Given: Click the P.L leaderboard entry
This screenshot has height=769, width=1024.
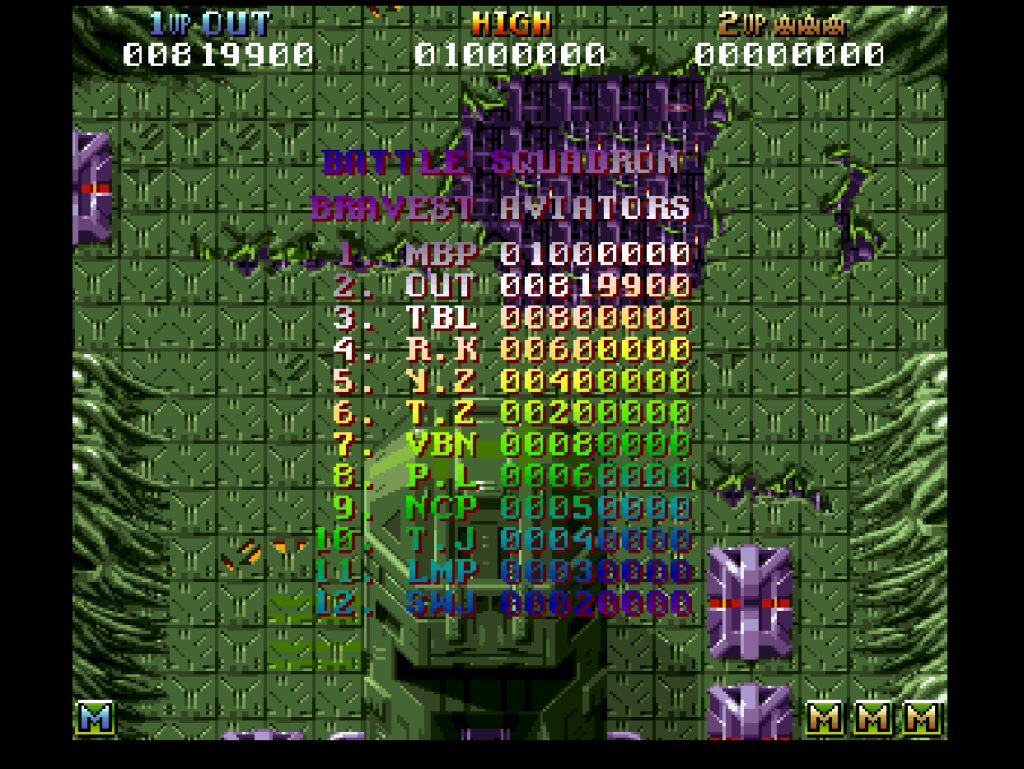Looking at the screenshot, I should [x=512, y=476].
